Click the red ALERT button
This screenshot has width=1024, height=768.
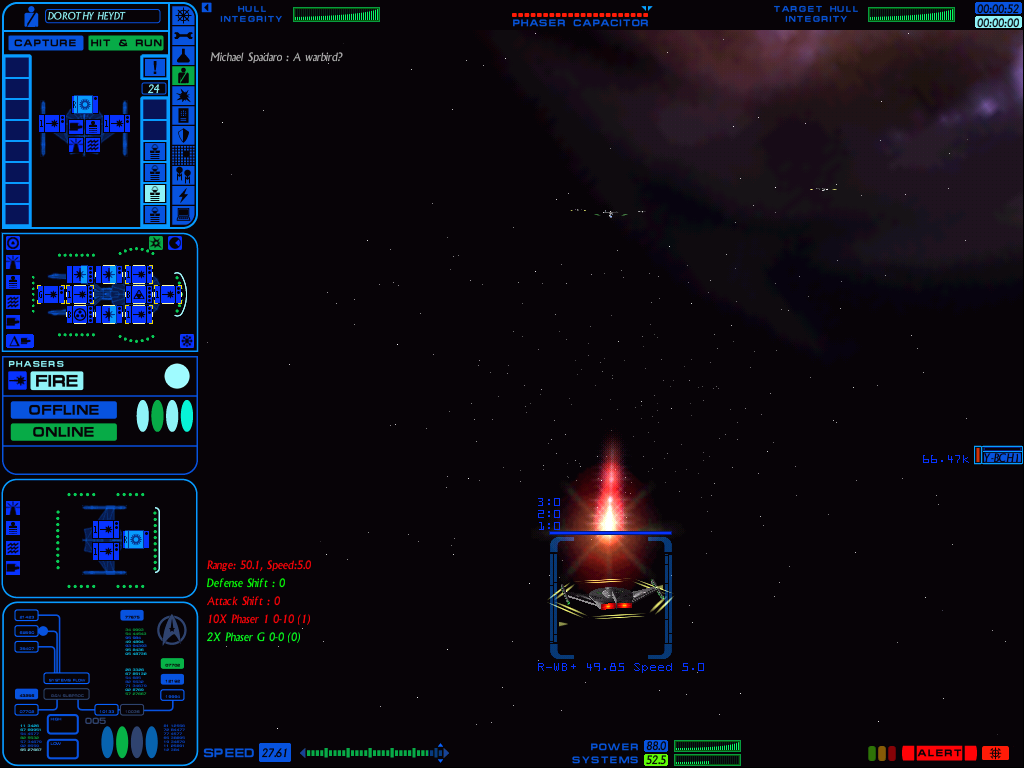click(939, 753)
